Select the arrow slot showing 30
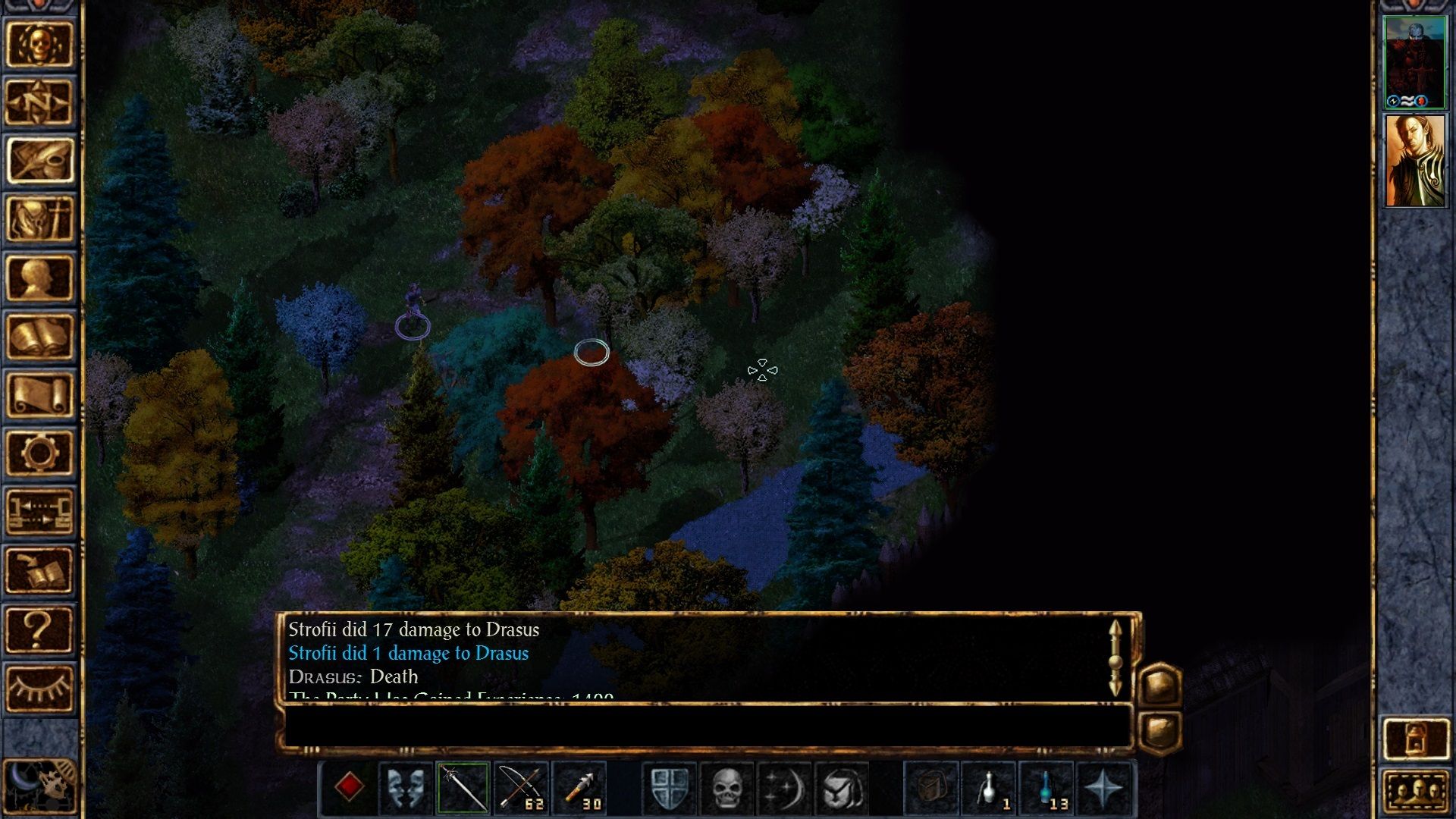This screenshot has height=819, width=1456. click(580, 789)
